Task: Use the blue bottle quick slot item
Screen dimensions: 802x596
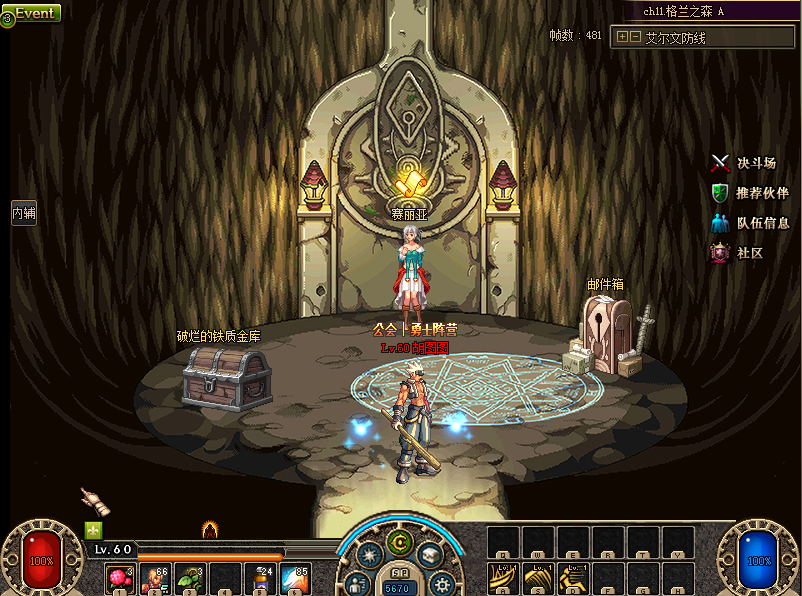Action: pyautogui.click(x=260, y=578)
